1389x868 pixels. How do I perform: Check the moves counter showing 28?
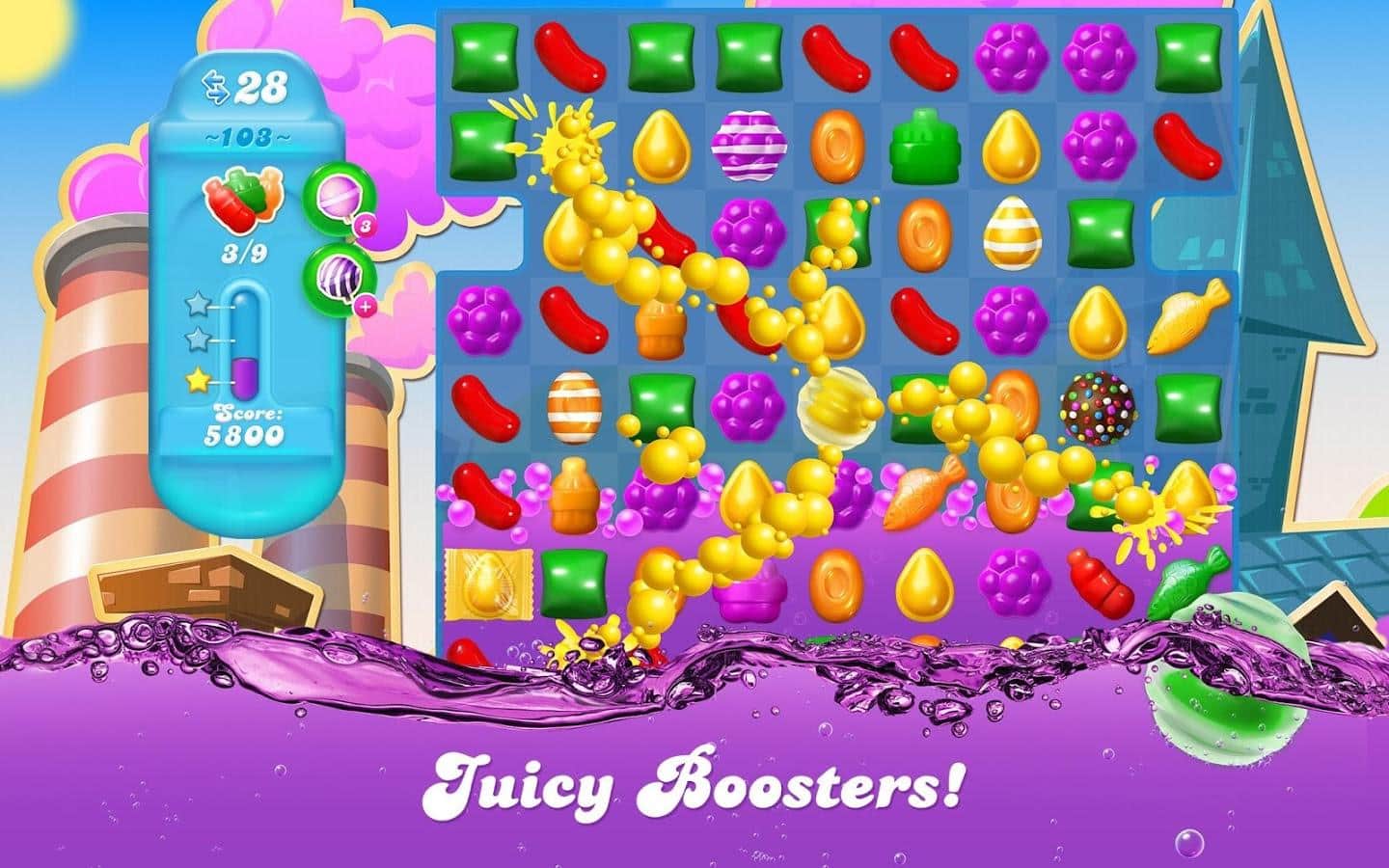[x=259, y=88]
